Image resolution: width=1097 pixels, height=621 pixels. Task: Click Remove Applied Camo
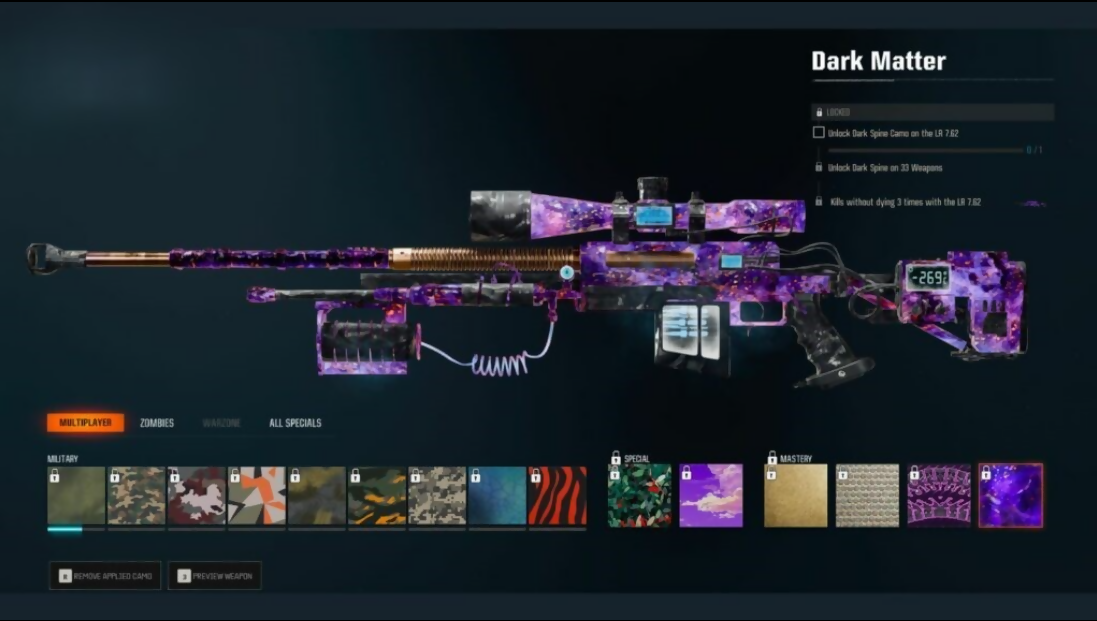pos(105,576)
